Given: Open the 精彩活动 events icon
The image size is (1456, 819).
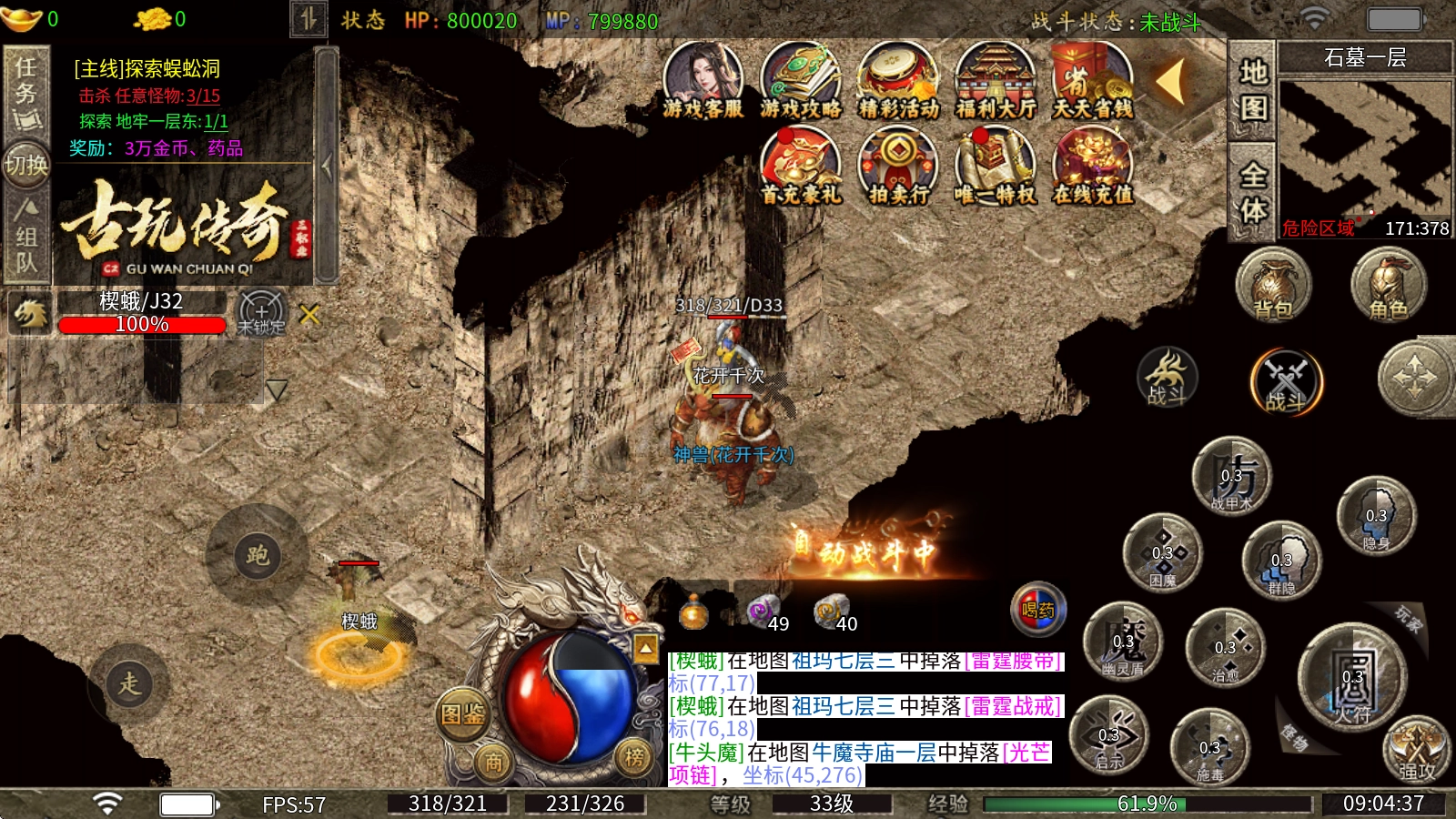Looking at the screenshot, I should coord(898,80).
